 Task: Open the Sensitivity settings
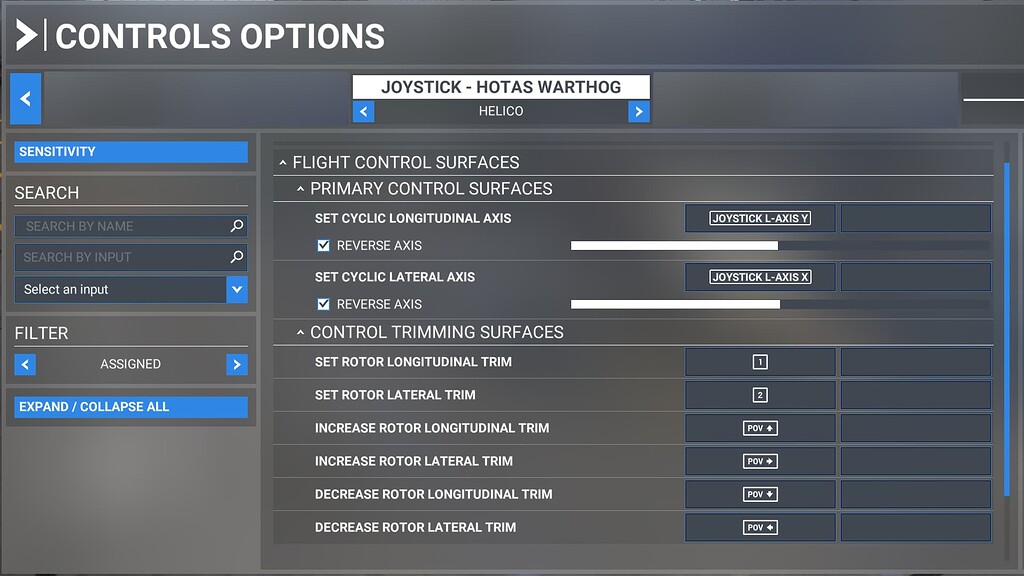point(131,152)
